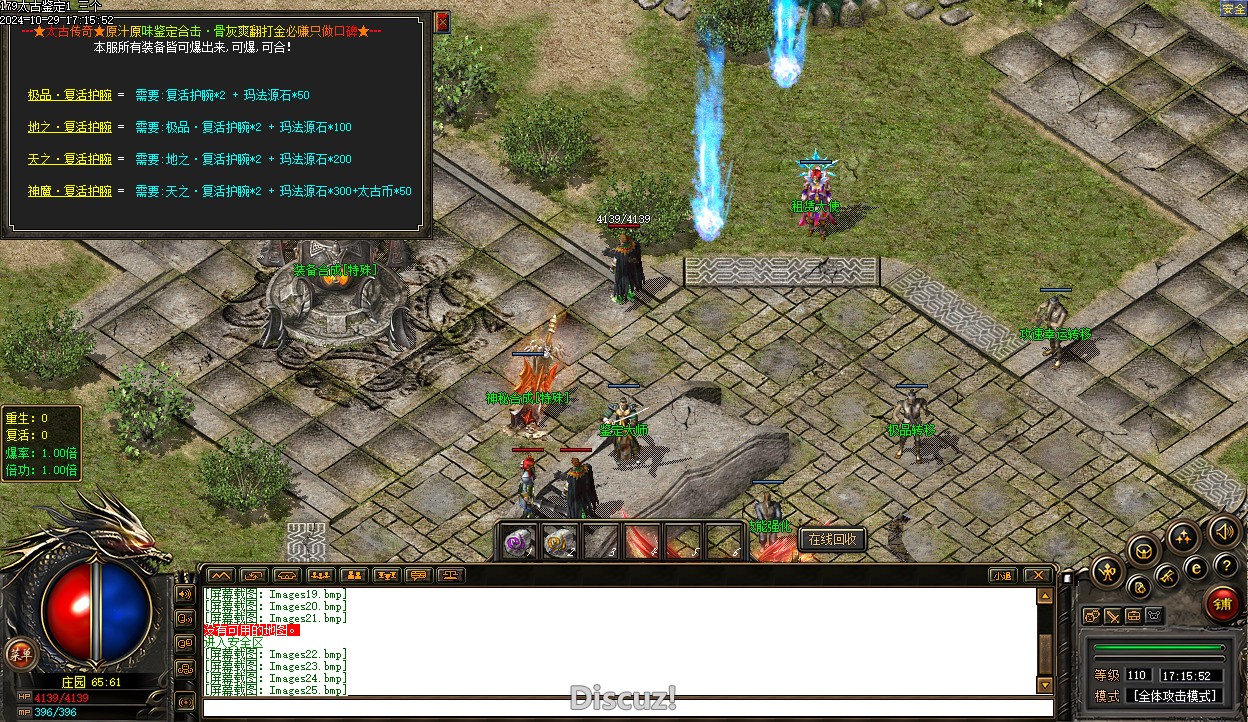Toggle the speaker sound button

(x=1224, y=531)
